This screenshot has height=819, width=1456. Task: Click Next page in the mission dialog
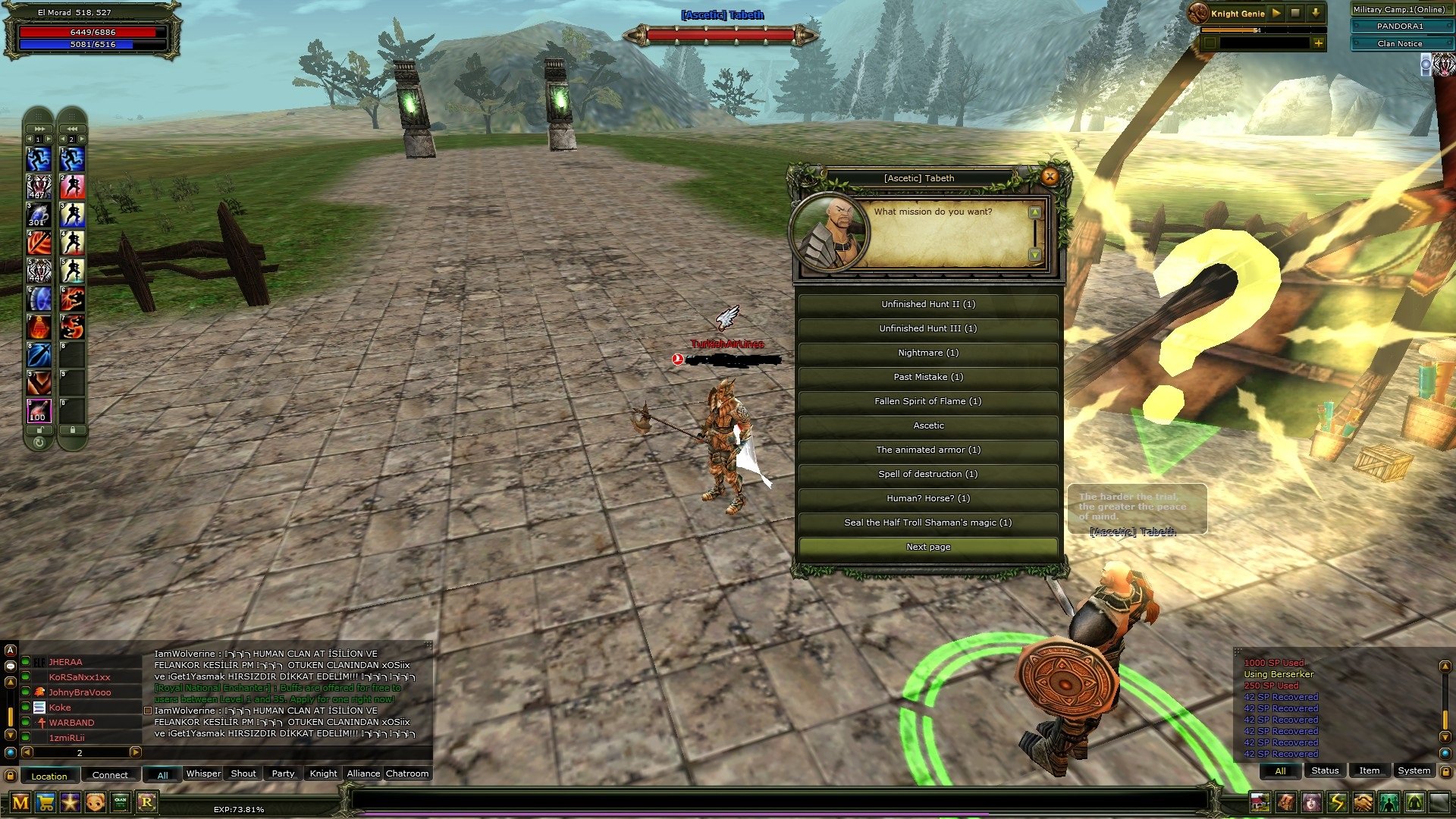click(928, 546)
